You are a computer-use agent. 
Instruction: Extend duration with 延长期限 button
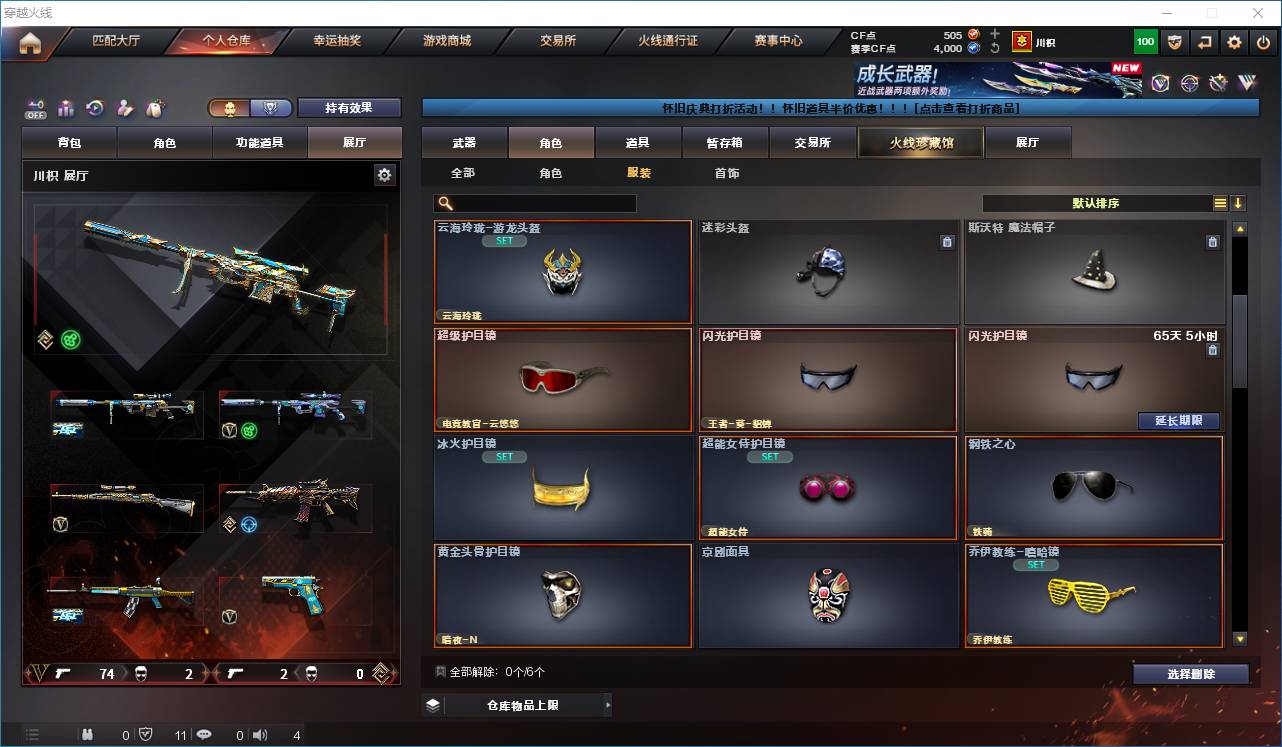tap(1178, 421)
